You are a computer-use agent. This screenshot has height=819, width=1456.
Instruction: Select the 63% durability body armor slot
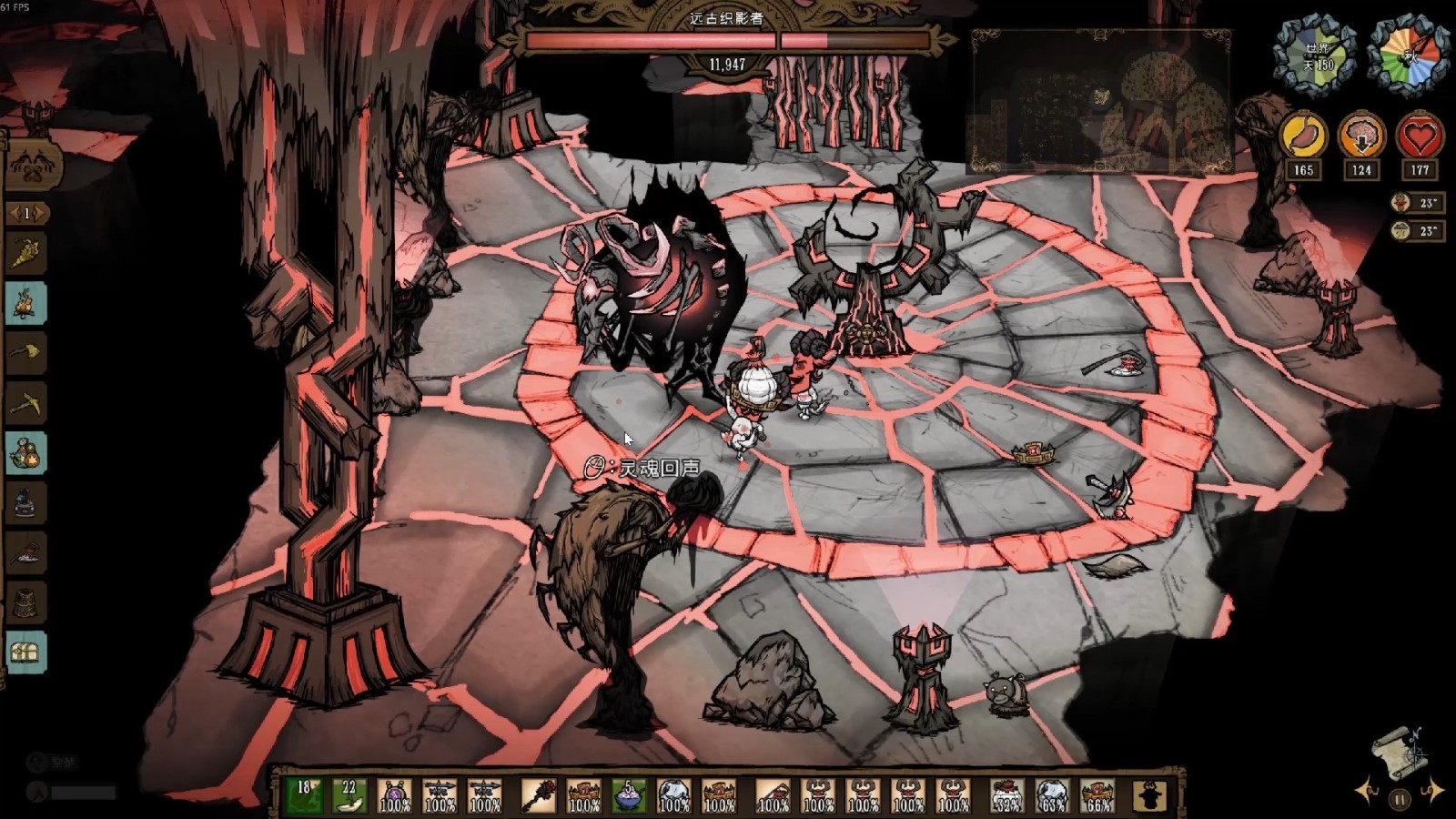[1052, 795]
